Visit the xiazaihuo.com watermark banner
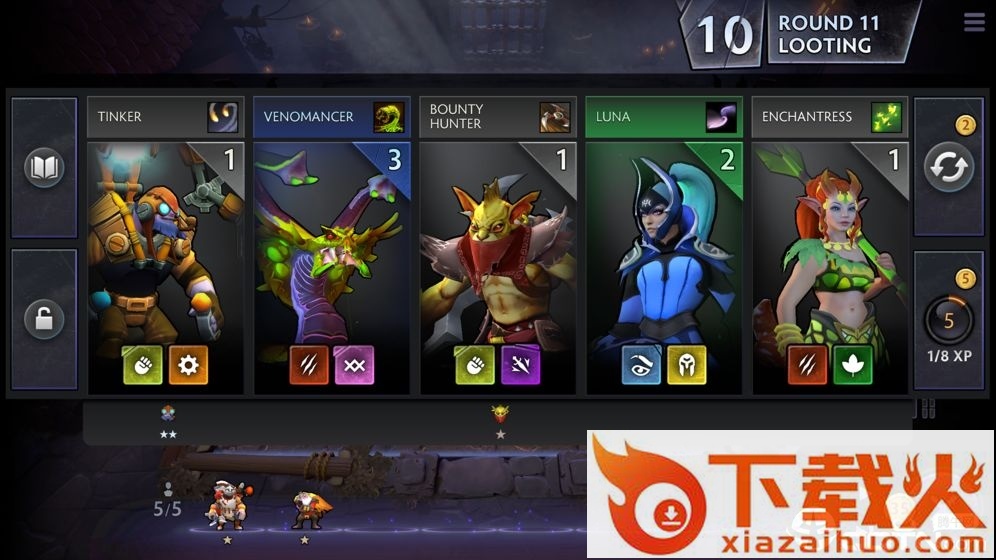This screenshot has height=560, width=996. (x=790, y=494)
